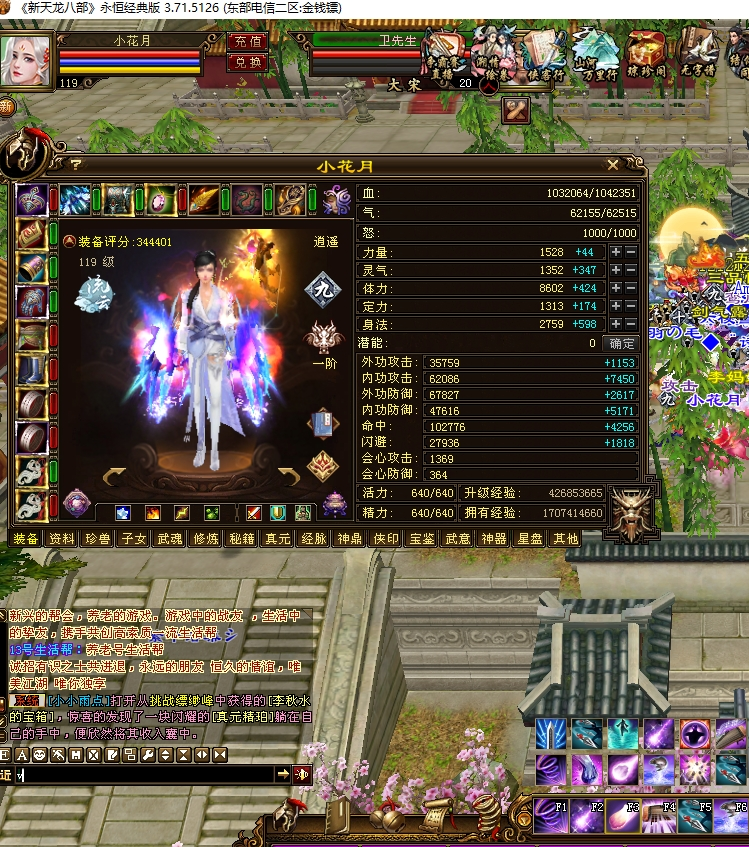749x847 pixels.
Task: Show the 修炼 cultivation tab
Action: pos(206,539)
